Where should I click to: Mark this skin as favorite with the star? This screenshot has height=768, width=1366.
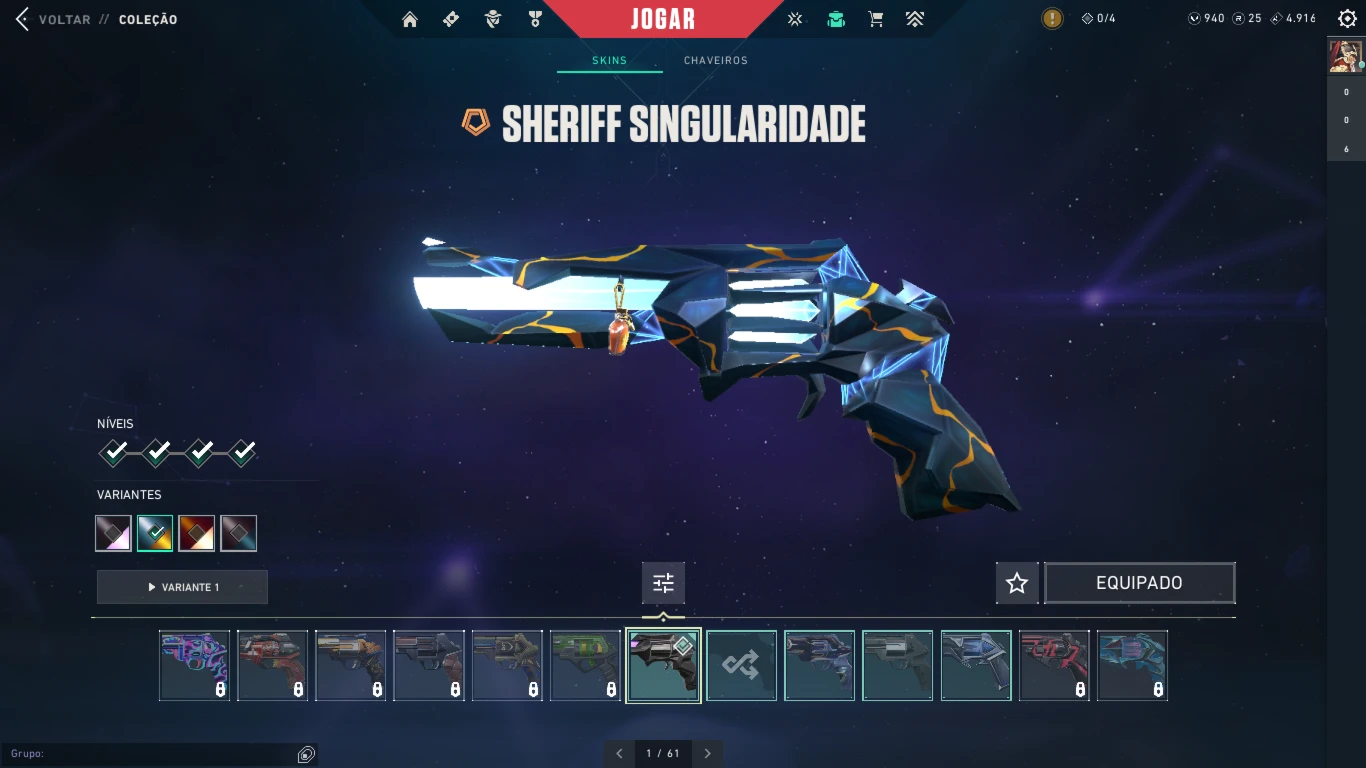[x=1017, y=583]
